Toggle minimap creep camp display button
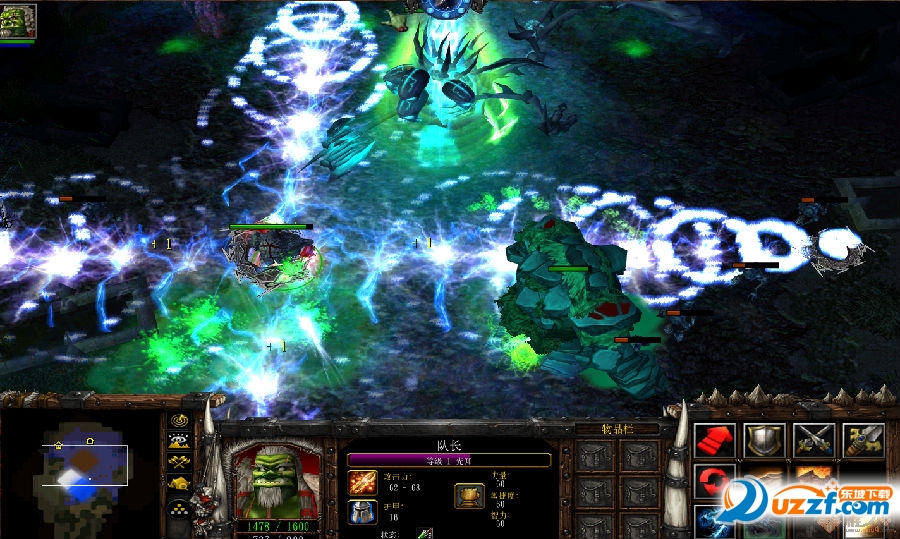The image size is (900, 539). click(x=180, y=484)
